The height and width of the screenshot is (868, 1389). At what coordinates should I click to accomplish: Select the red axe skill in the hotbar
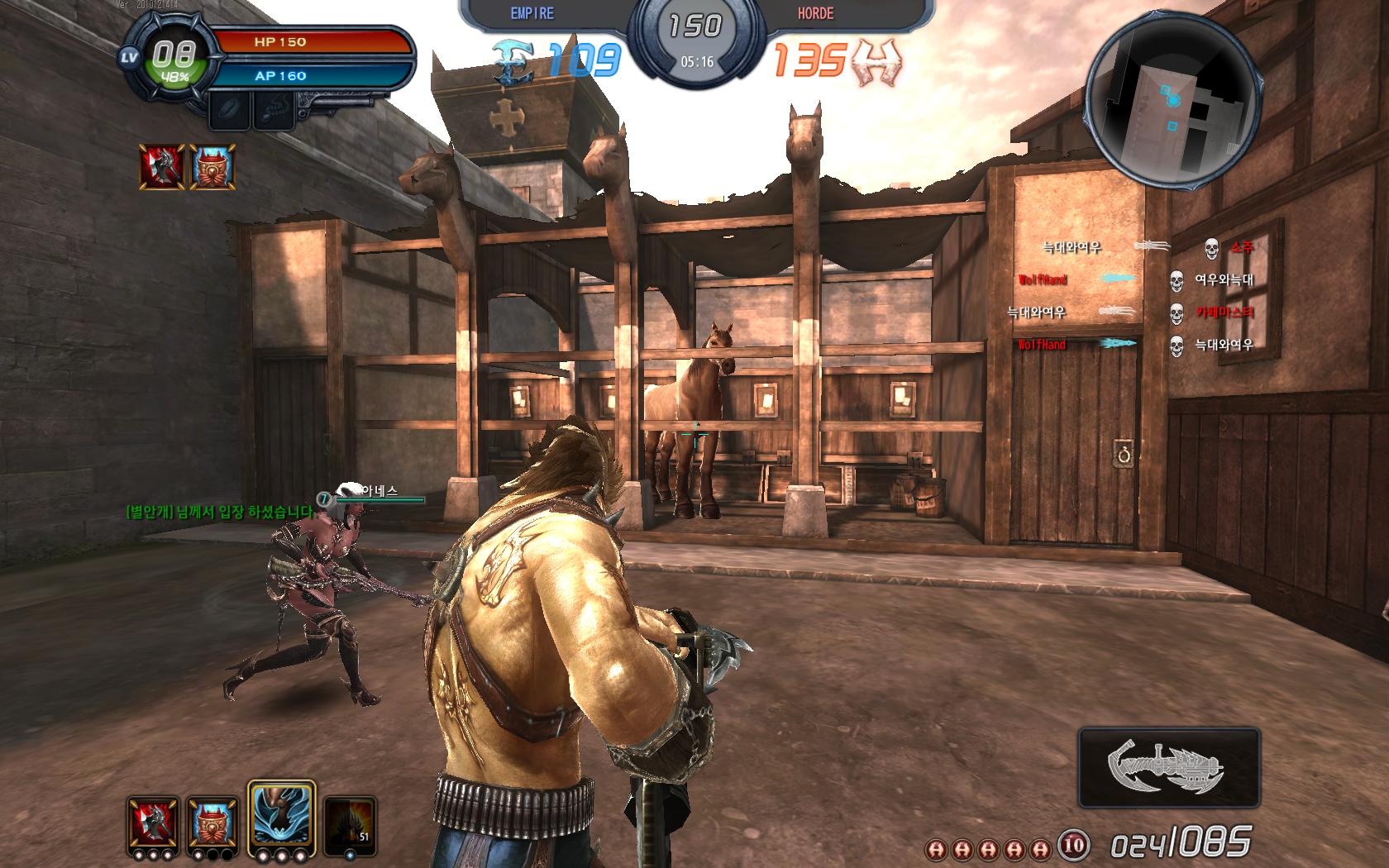(154, 823)
